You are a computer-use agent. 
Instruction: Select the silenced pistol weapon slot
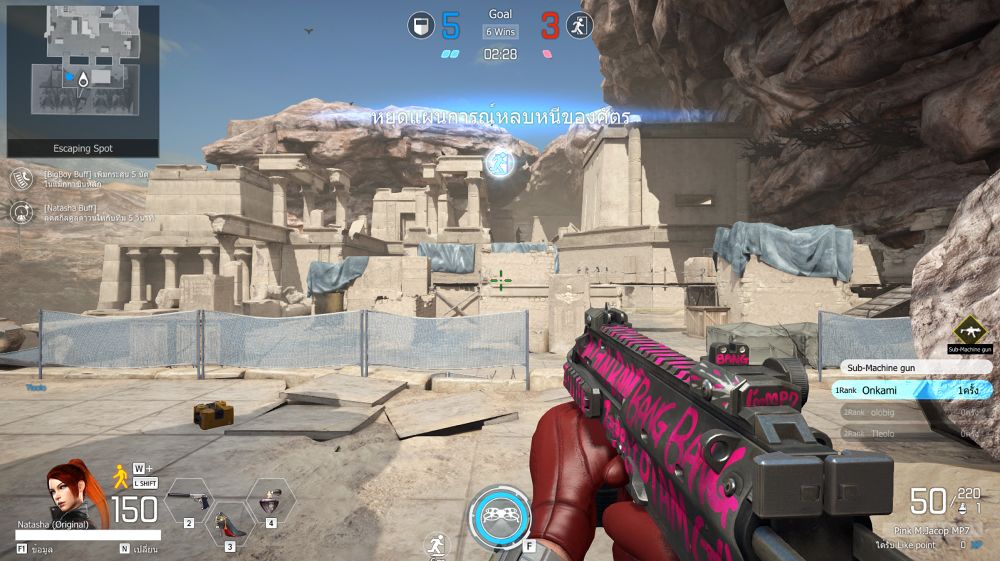(x=190, y=500)
